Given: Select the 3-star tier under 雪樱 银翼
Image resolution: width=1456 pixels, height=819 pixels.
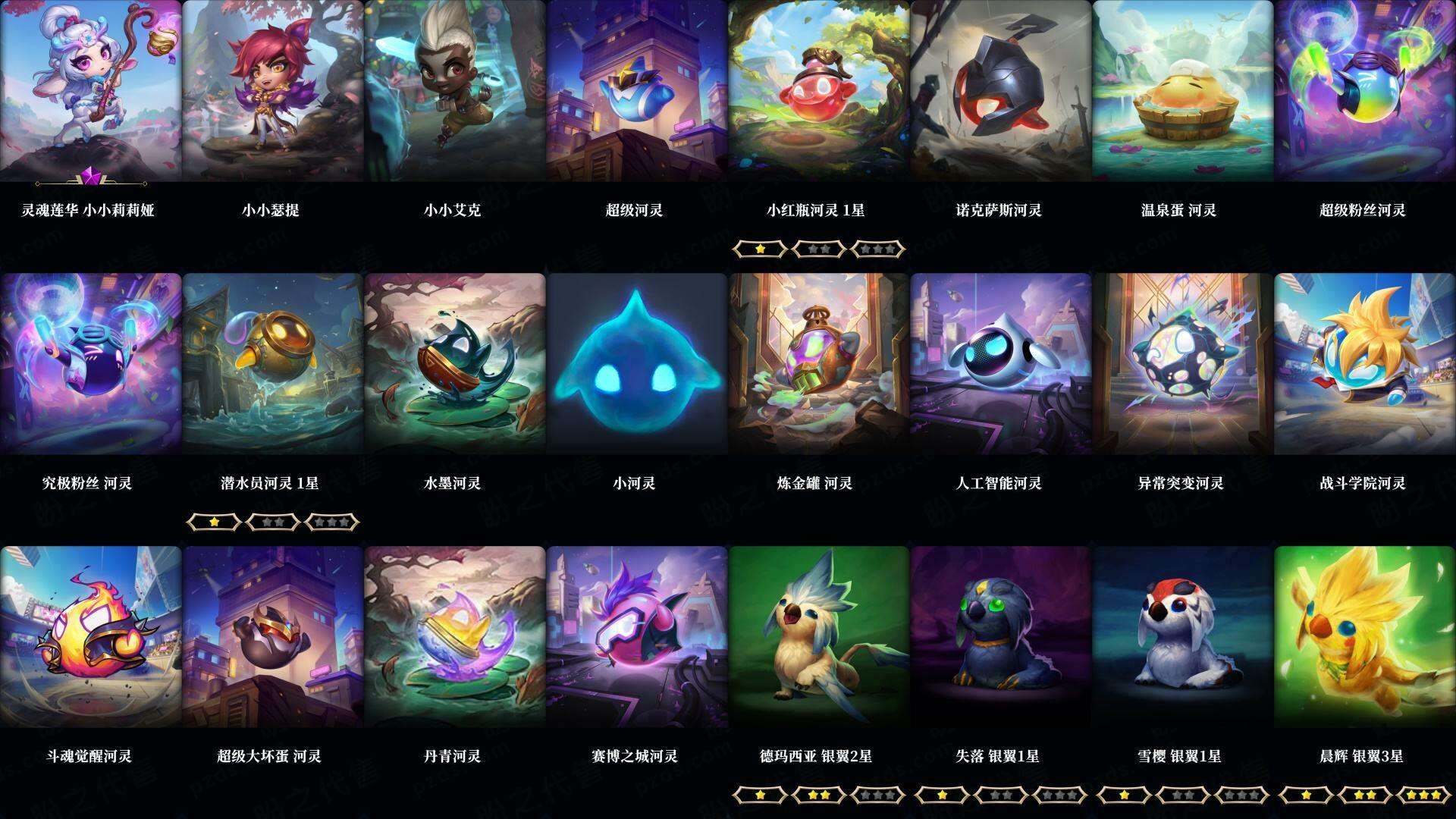Looking at the screenshot, I should [1242, 790].
